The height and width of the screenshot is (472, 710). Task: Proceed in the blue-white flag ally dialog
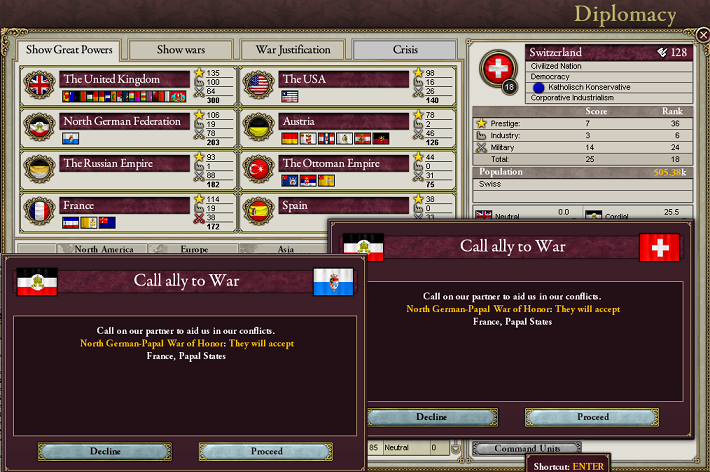266,451
